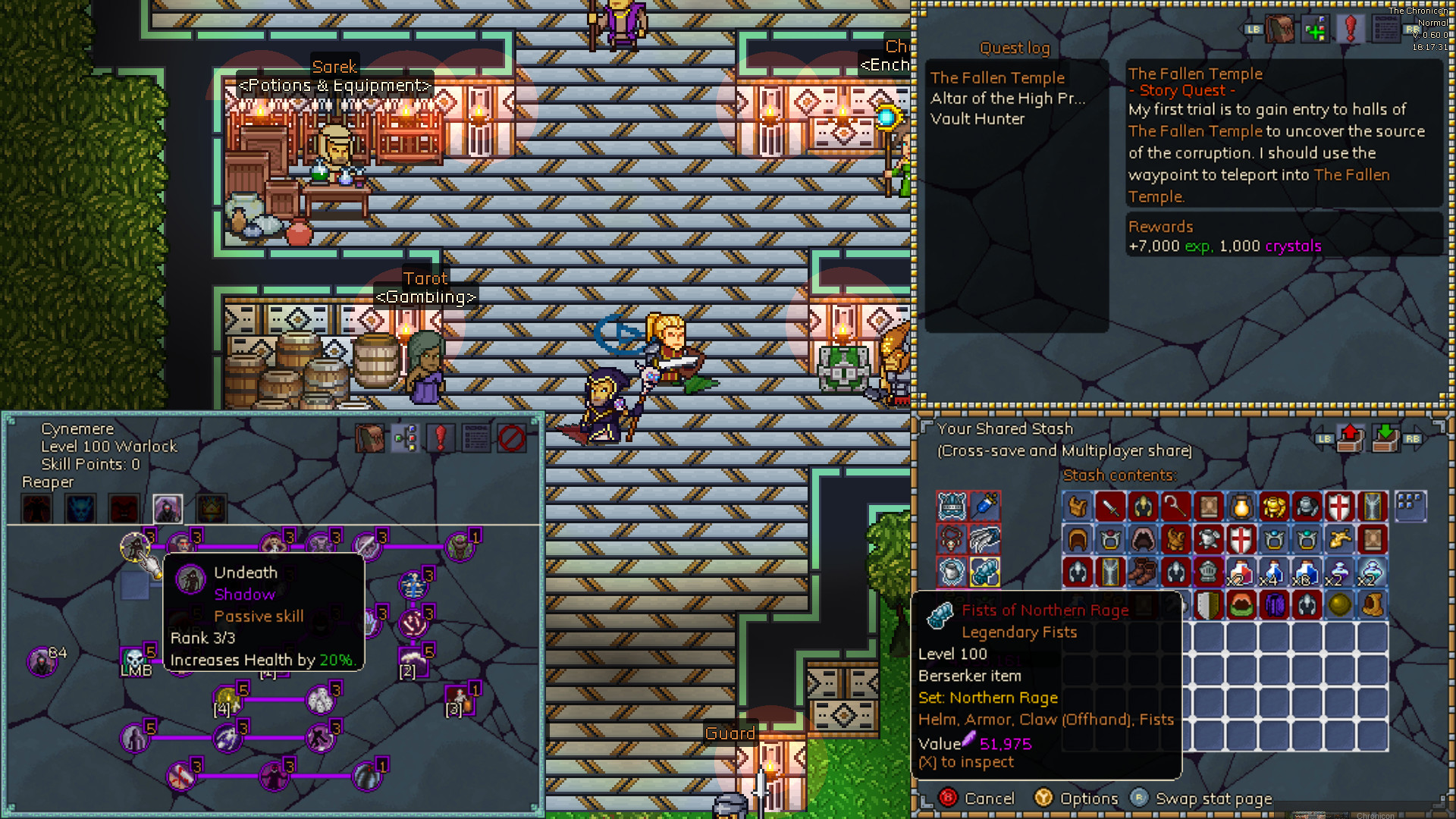The height and width of the screenshot is (819, 1456).
Task: Select the Vault Hunter quest entry
Action: click(x=977, y=118)
